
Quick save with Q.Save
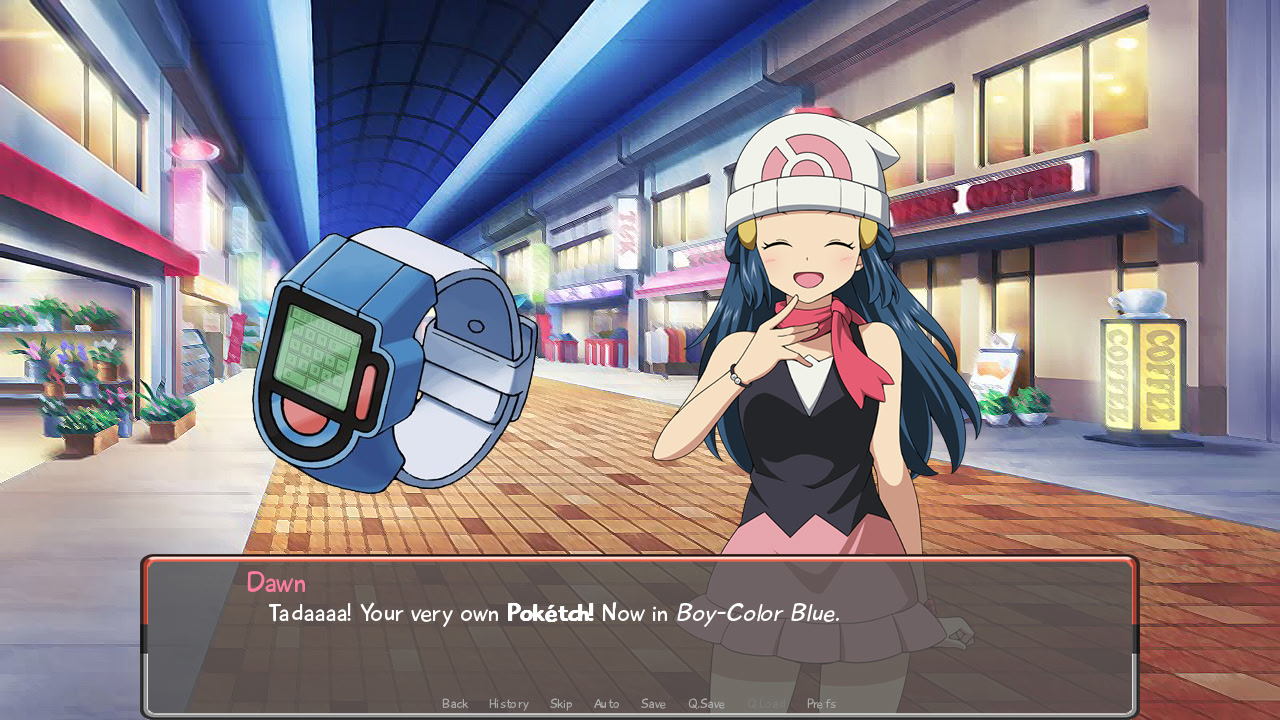(706, 704)
